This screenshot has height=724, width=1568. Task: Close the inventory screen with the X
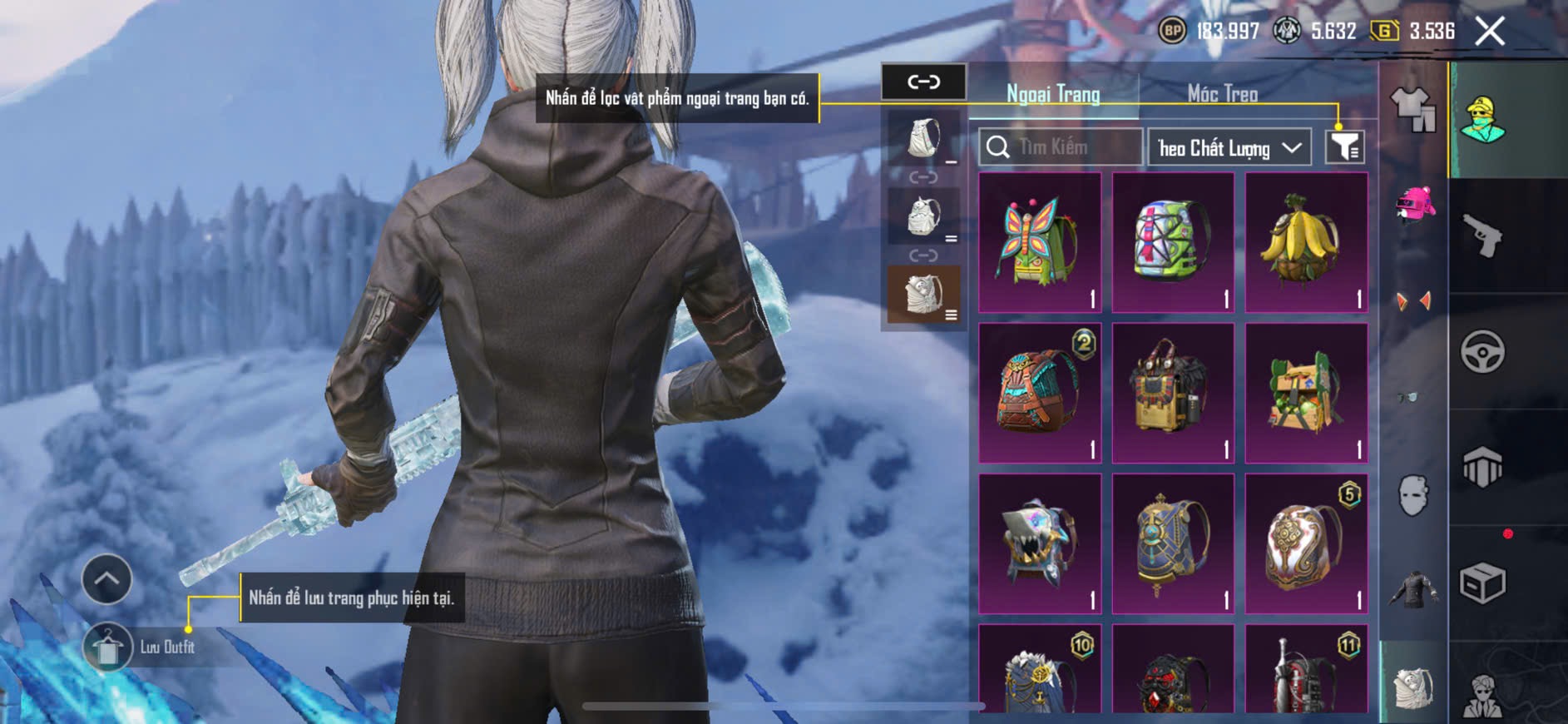(1489, 32)
